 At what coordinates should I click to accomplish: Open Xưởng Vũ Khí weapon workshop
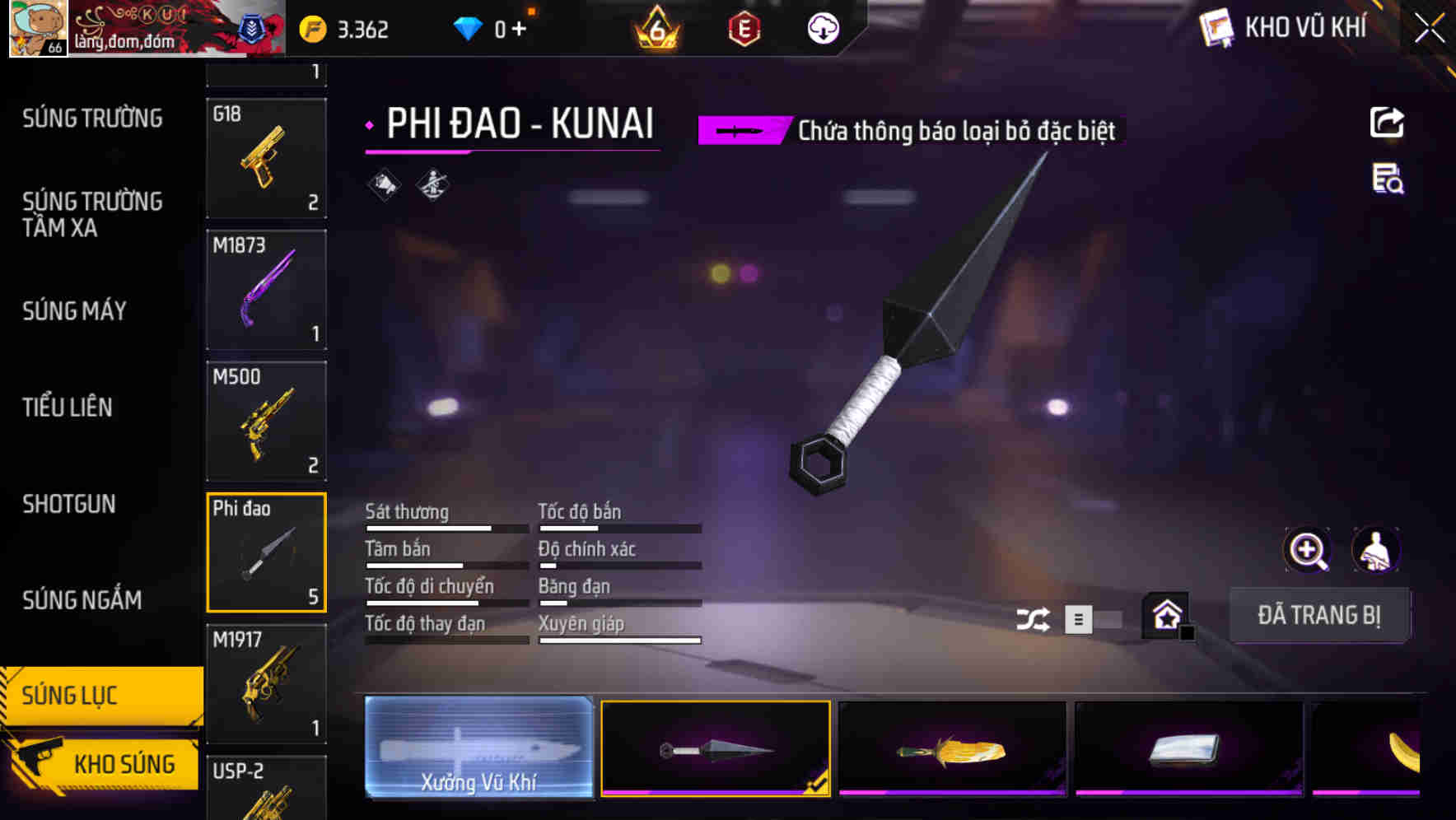(x=480, y=749)
